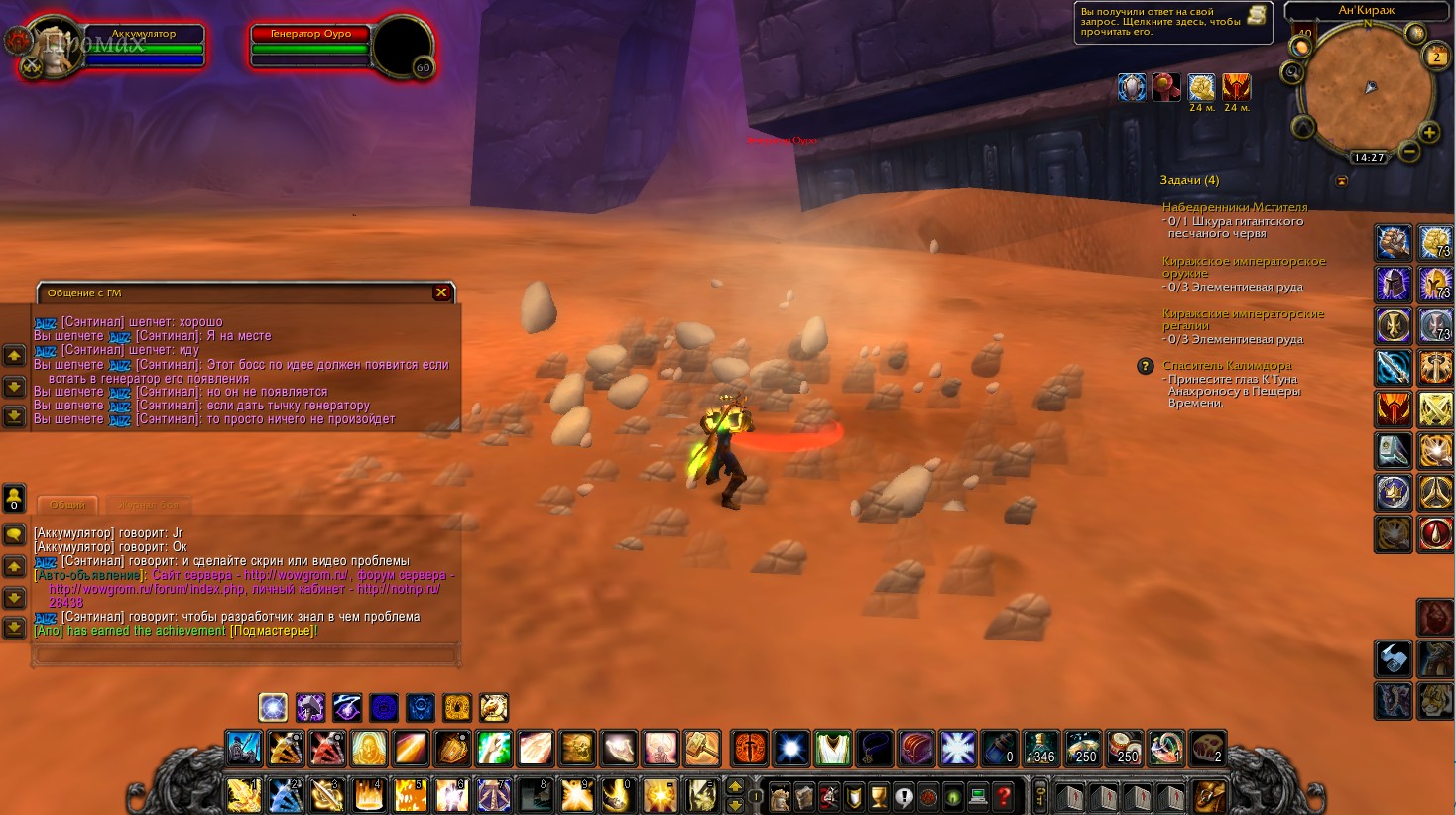The image size is (1456, 815).
Task: Collapse the quest objectives tracker
Action: 1342,181
